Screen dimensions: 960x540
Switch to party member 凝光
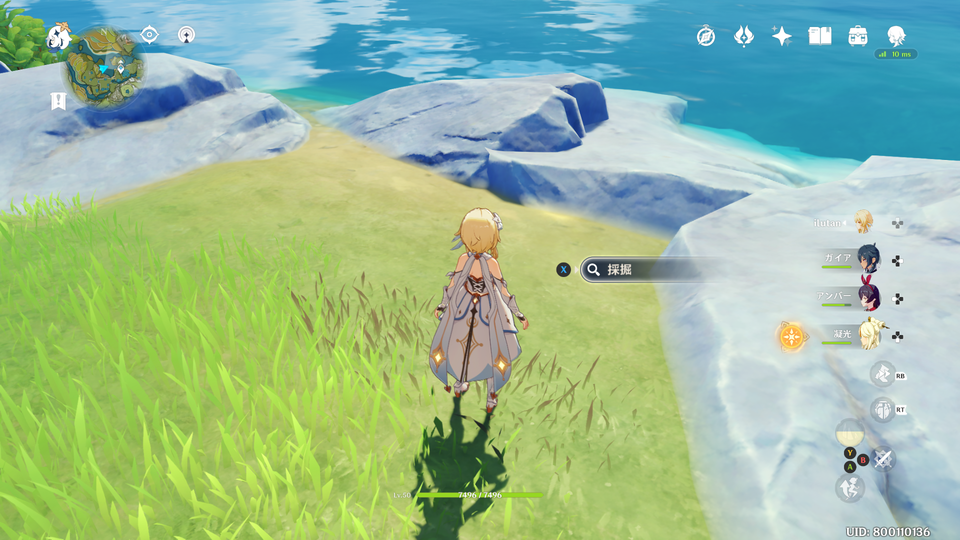pyautogui.click(x=867, y=334)
